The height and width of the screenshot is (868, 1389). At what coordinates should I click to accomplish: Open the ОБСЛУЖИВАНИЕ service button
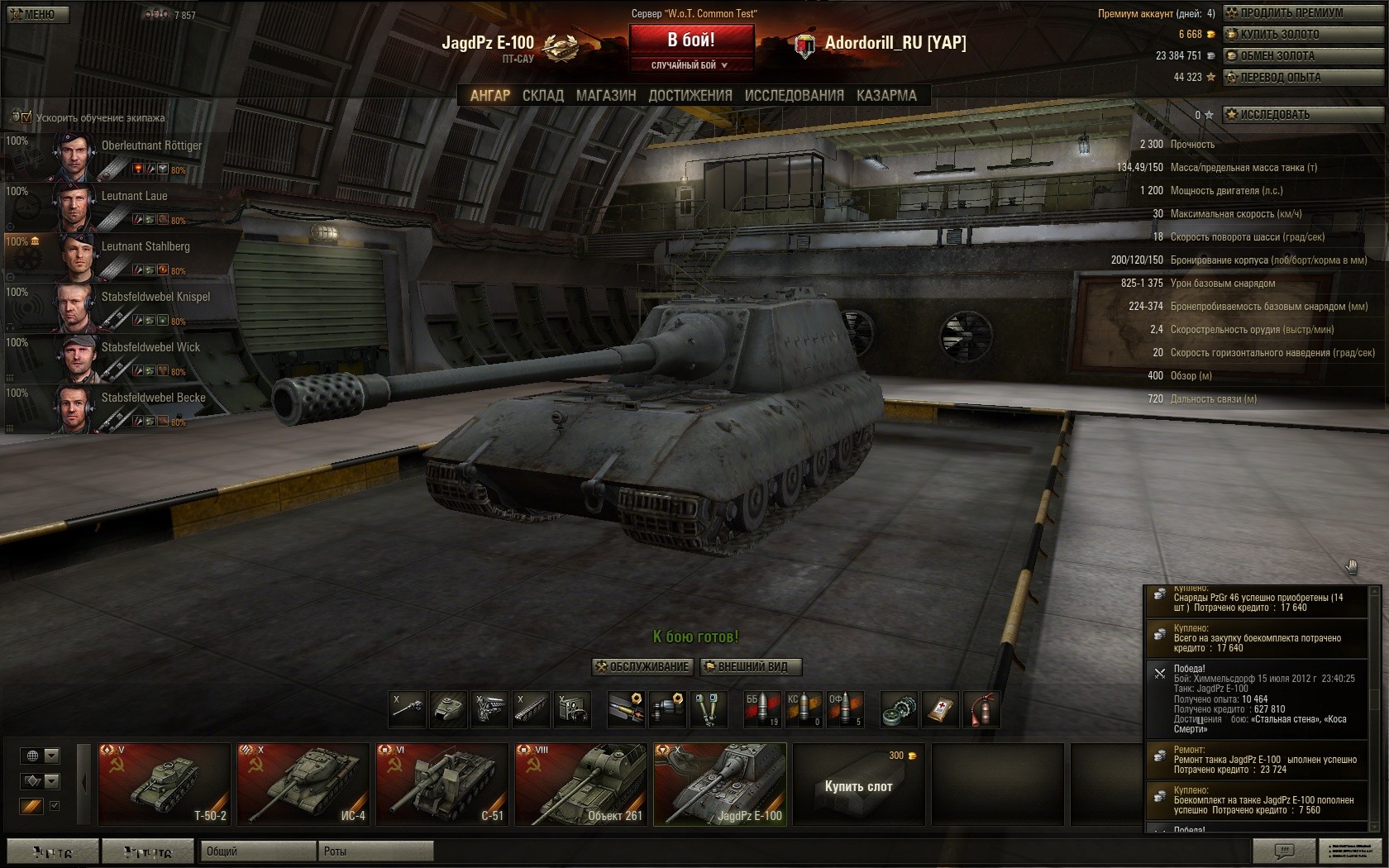tap(642, 667)
